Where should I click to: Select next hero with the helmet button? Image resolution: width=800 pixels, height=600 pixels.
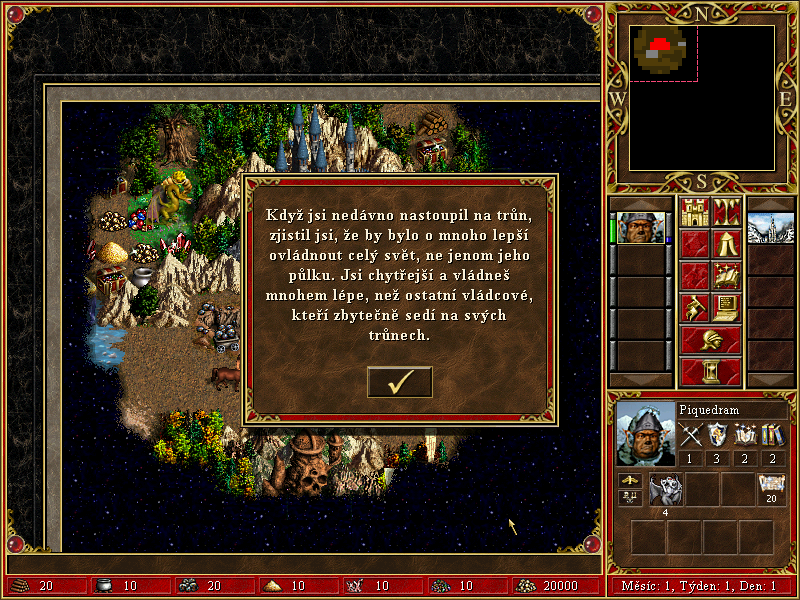click(710, 339)
